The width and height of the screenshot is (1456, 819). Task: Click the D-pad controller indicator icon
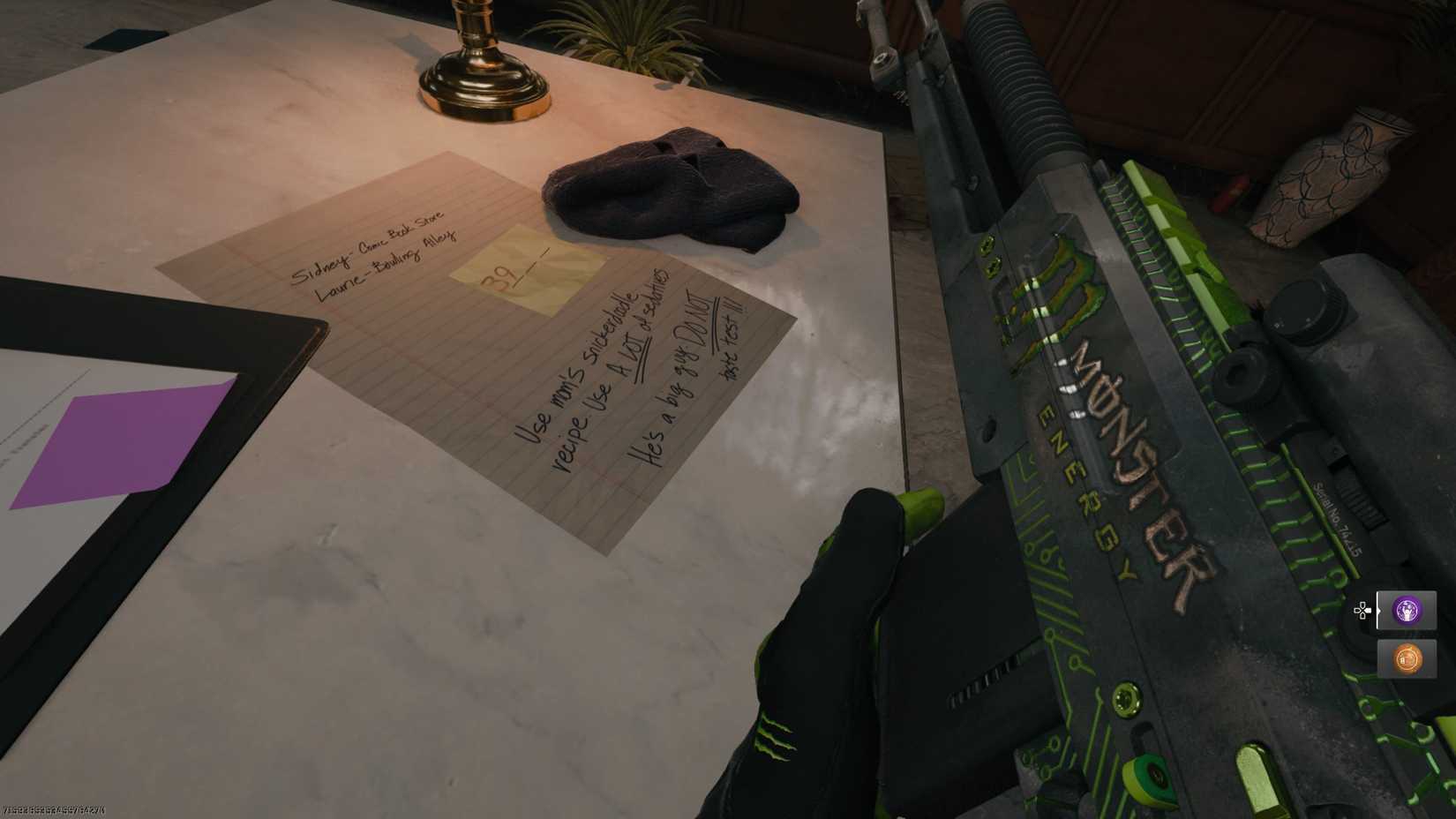[x=1362, y=610]
